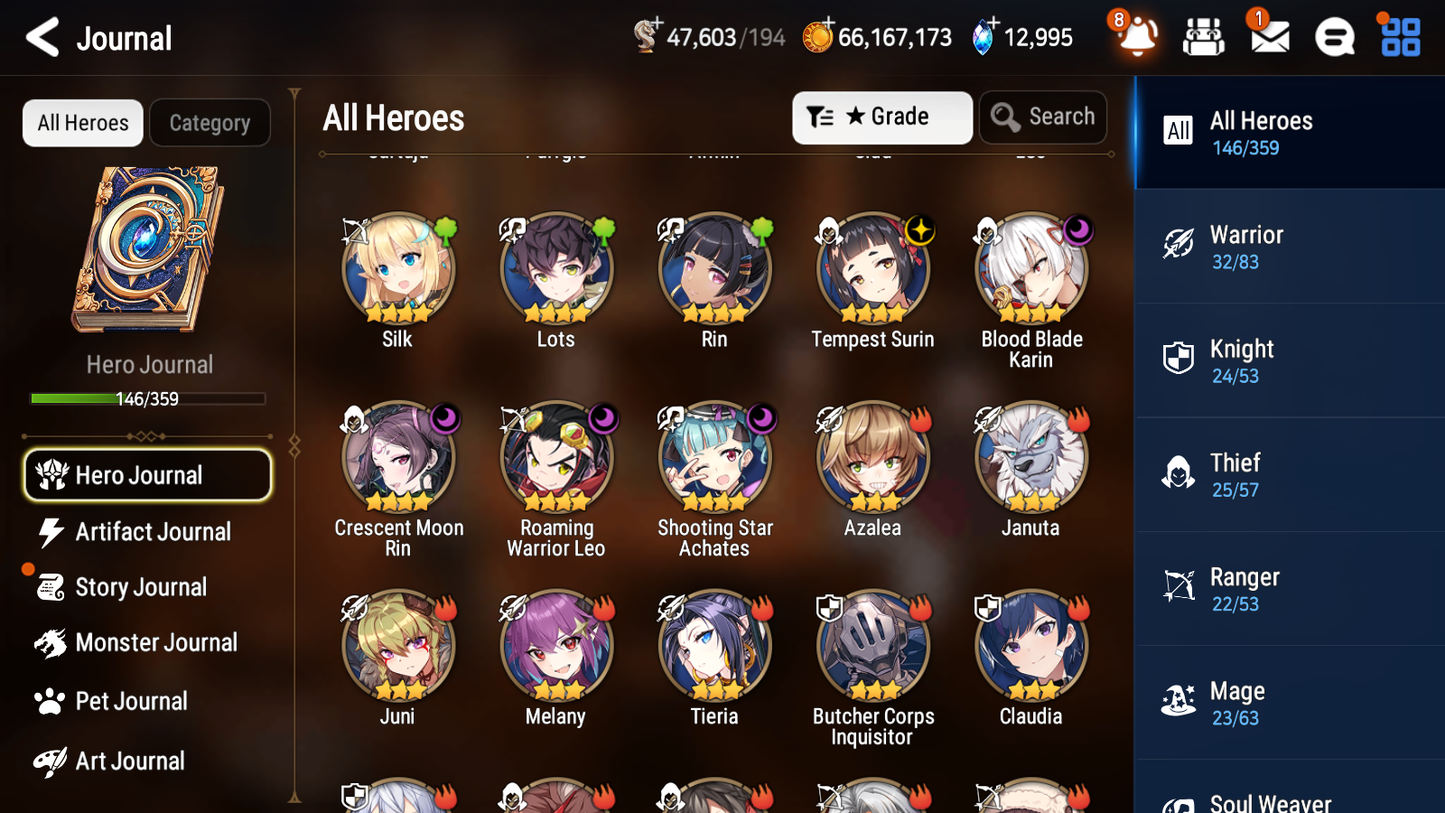This screenshot has width=1445, height=813.
Task: Filter heroes by the Mage class
Action: 1288,702
